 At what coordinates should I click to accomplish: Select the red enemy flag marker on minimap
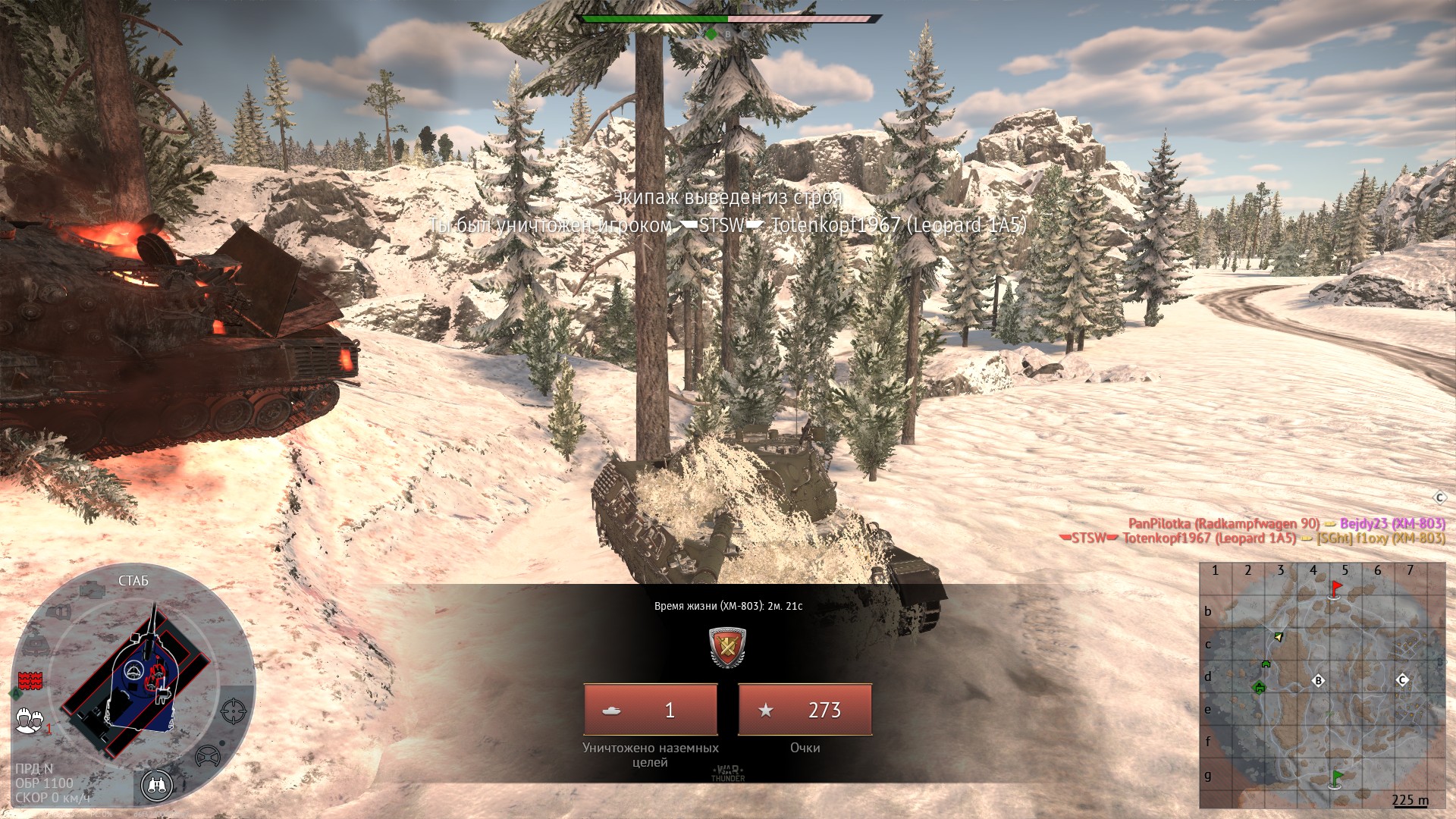[1335, 588]
